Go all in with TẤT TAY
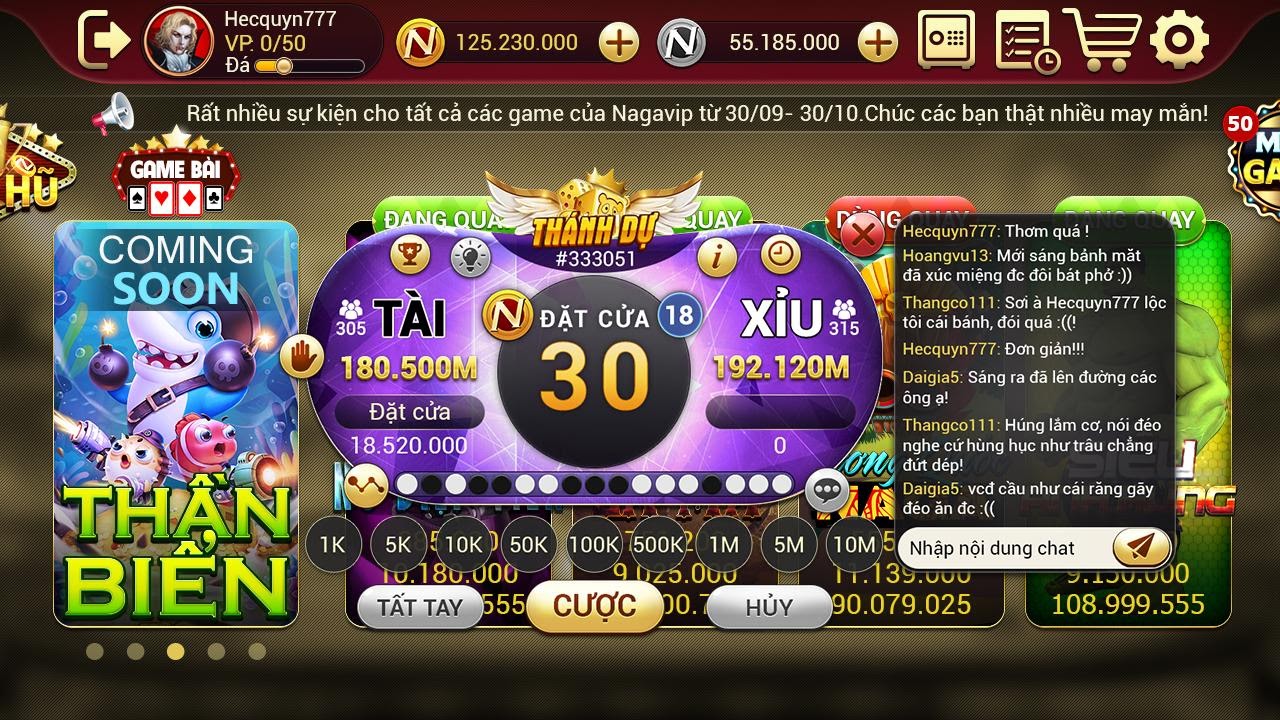 coord(420,608)
